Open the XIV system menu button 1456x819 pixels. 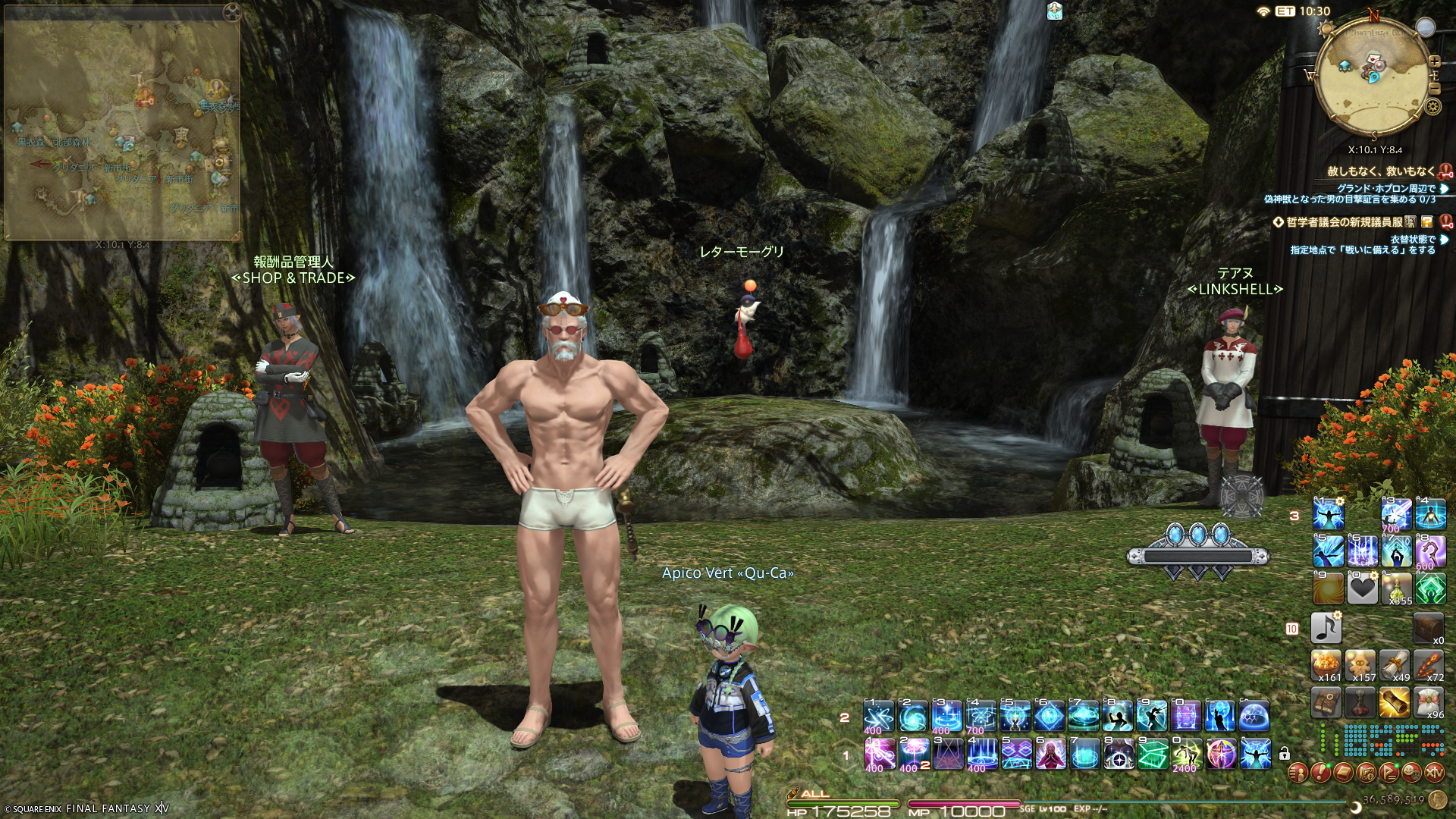click(x=1435, y=773)
